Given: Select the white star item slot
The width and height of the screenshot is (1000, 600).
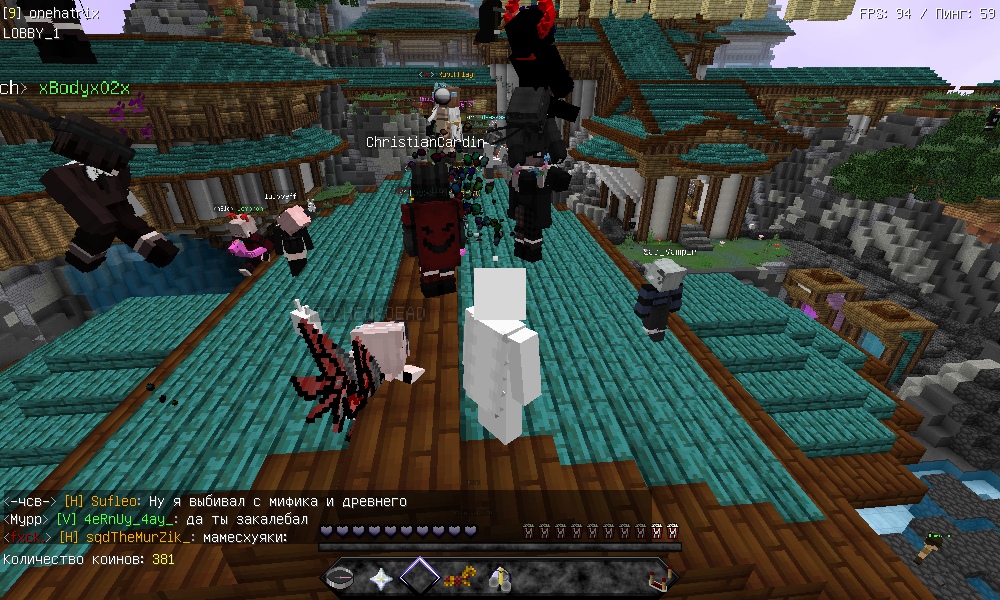Looking at the screenshot, I should point(381,577).
